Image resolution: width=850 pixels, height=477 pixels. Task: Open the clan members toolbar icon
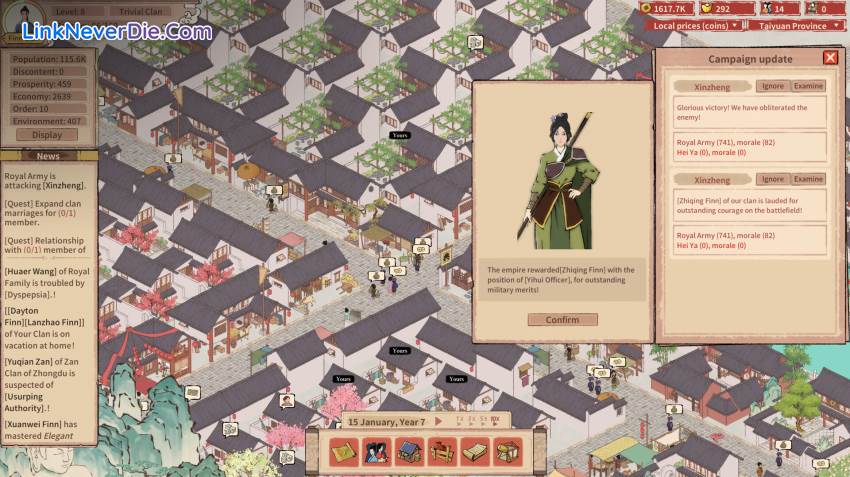[x=377, y=452]
